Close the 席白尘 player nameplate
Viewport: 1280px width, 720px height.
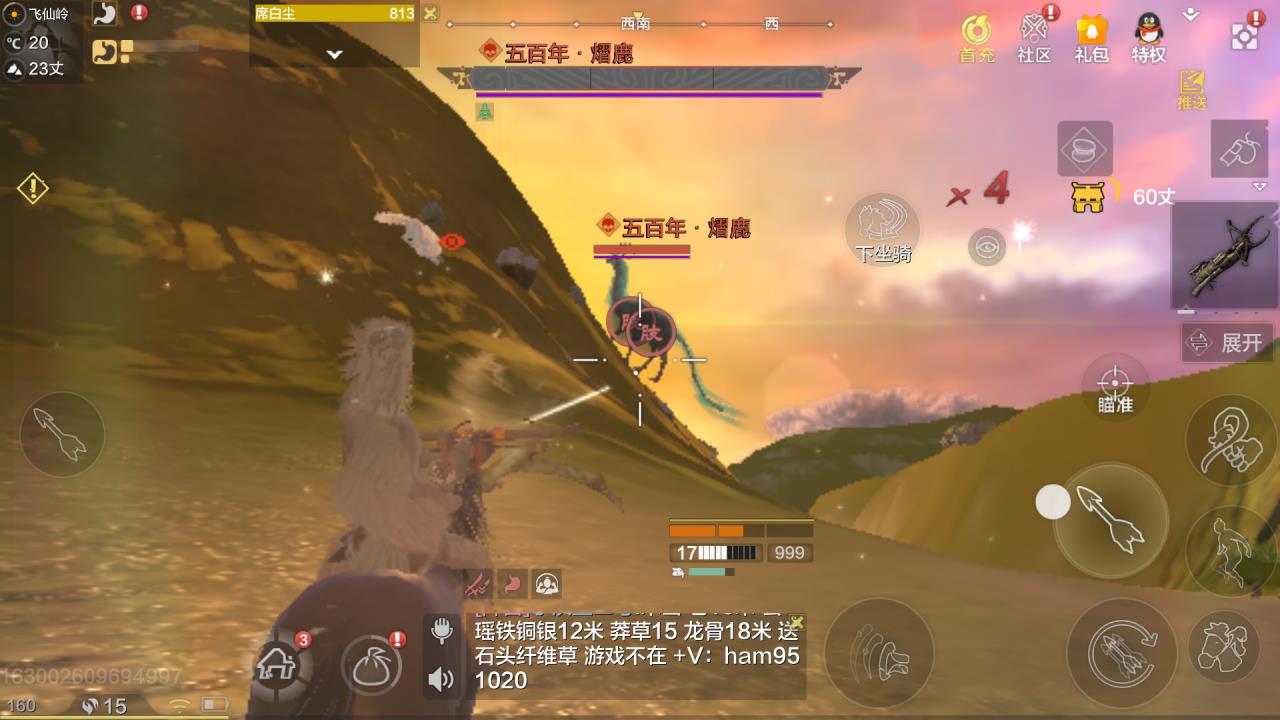[x=430, y=13]
